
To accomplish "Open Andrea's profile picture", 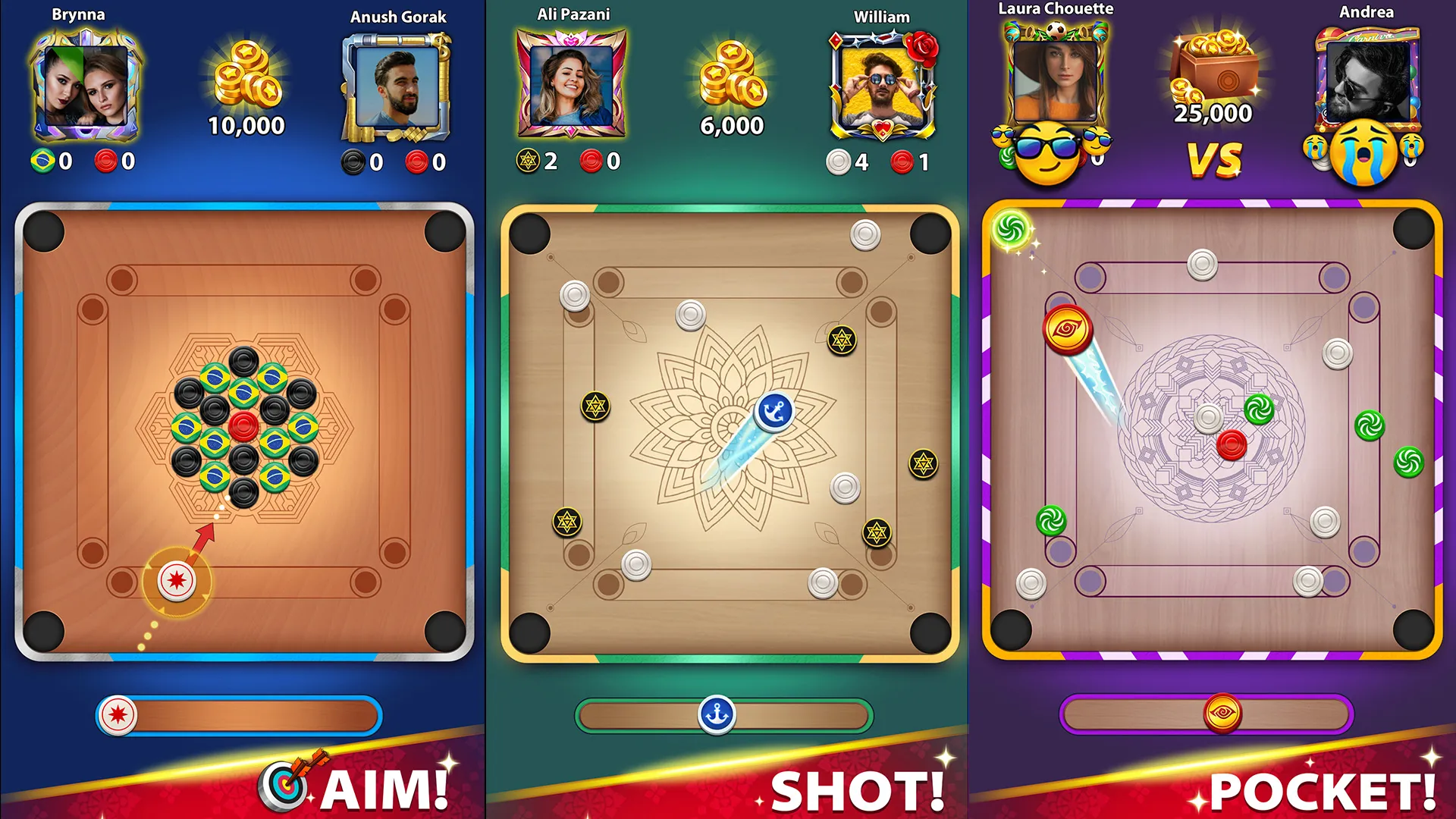I will coord(1367,80).
